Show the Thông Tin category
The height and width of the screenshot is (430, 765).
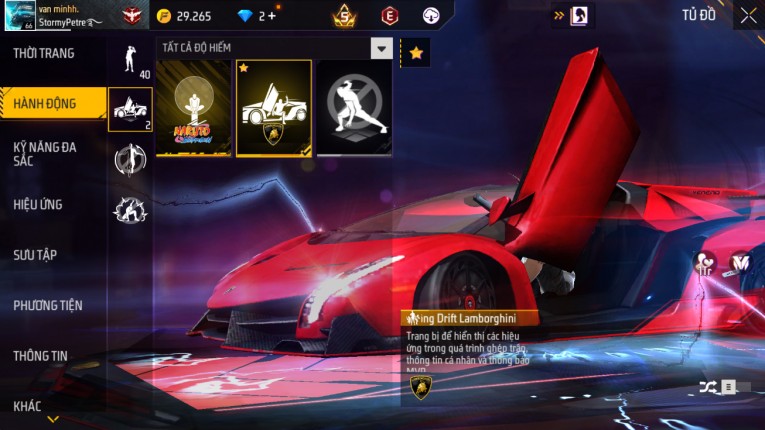[40, 355]
